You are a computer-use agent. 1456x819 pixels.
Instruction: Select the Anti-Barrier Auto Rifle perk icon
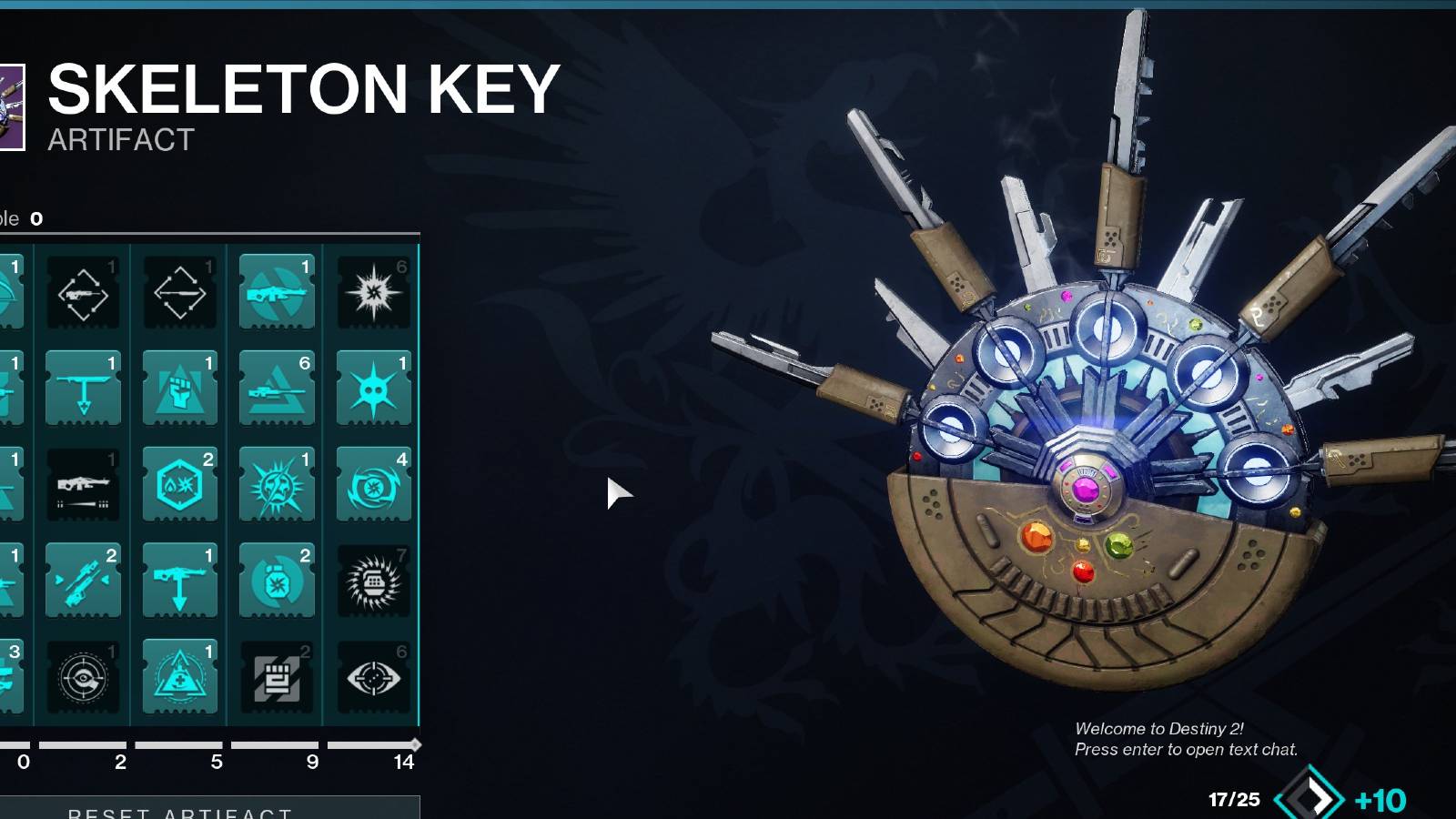(277, 291)
